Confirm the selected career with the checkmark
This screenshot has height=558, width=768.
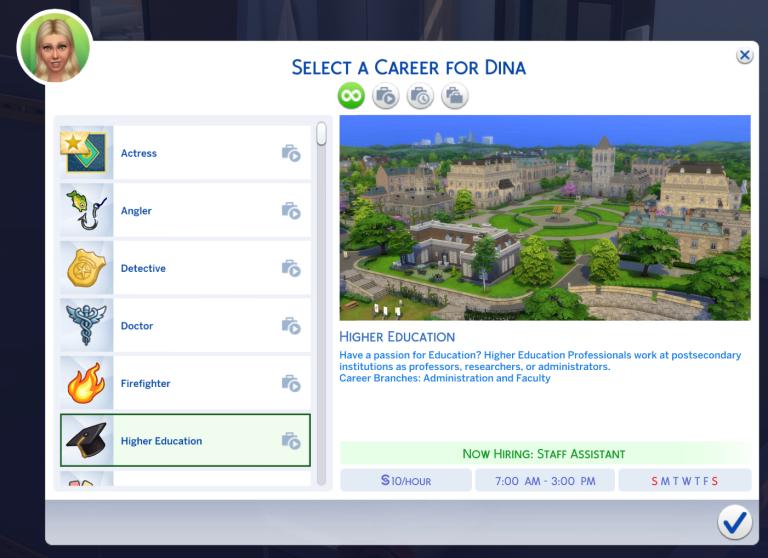[734, 521]
